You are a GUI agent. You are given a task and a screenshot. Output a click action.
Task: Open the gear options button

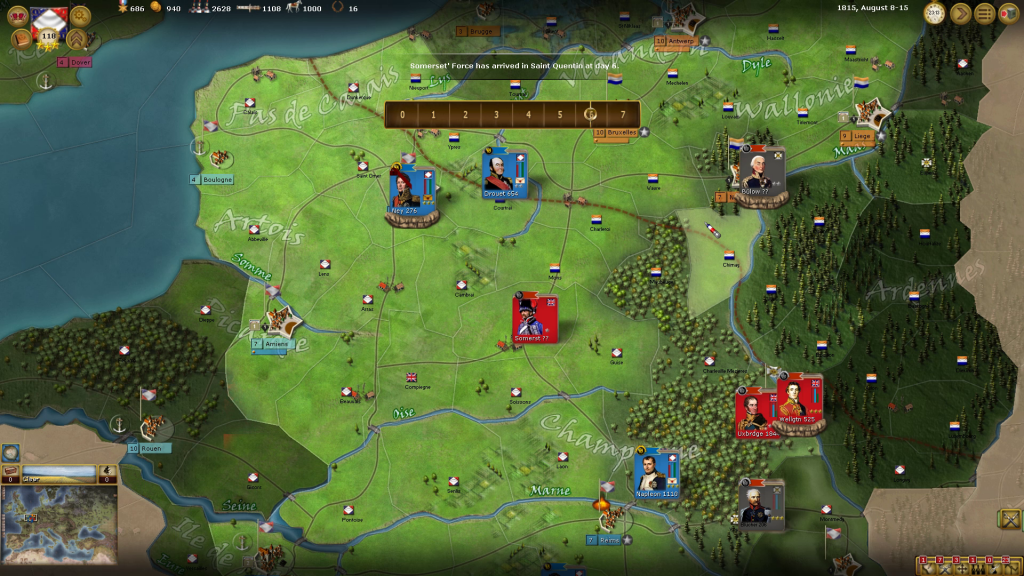(80, 16)
